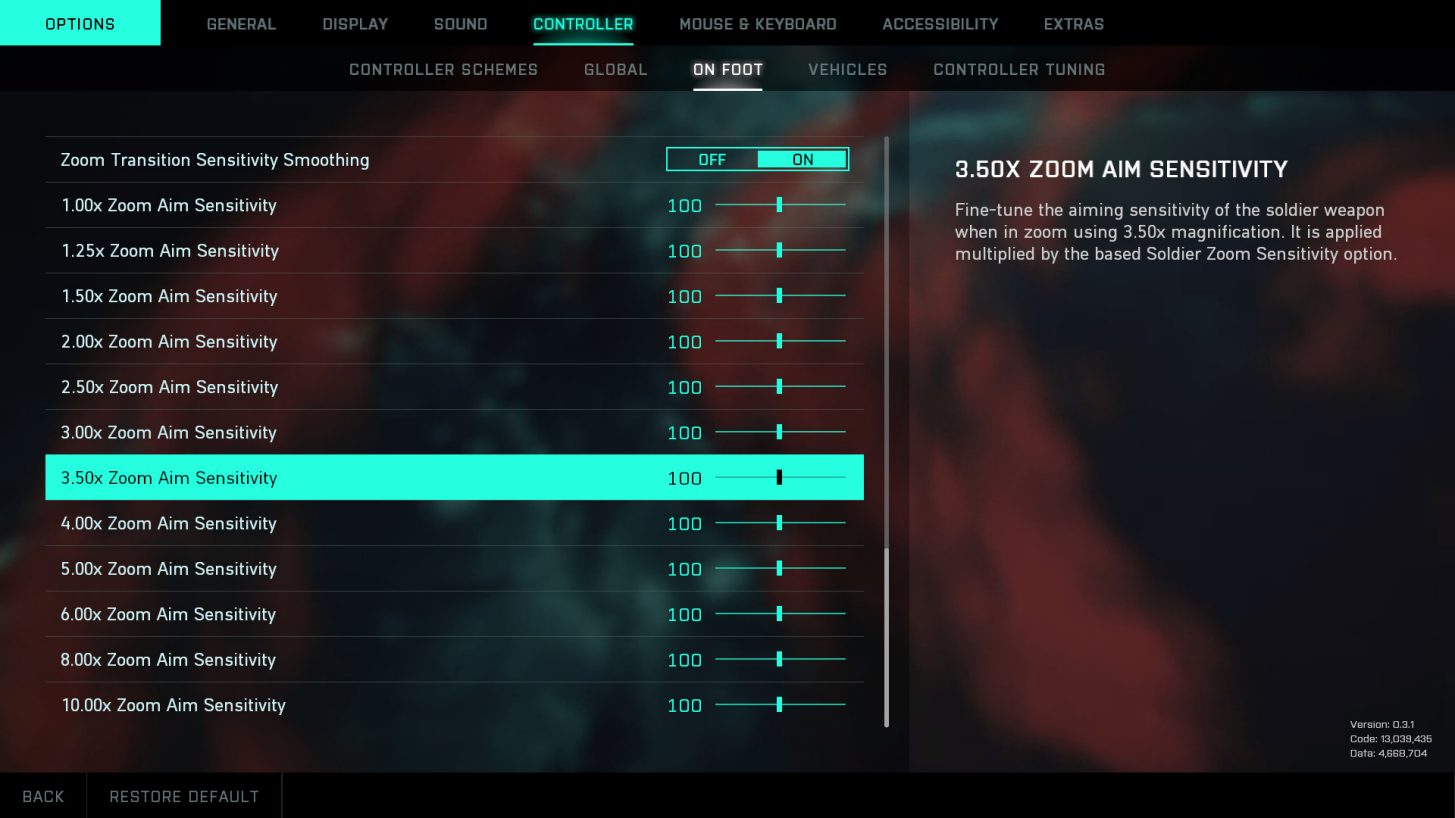Screen dimensions: 1455x818
Task: Click the 6.00x Zoom Aim Sensitivity slider
Action: [779, 614]
